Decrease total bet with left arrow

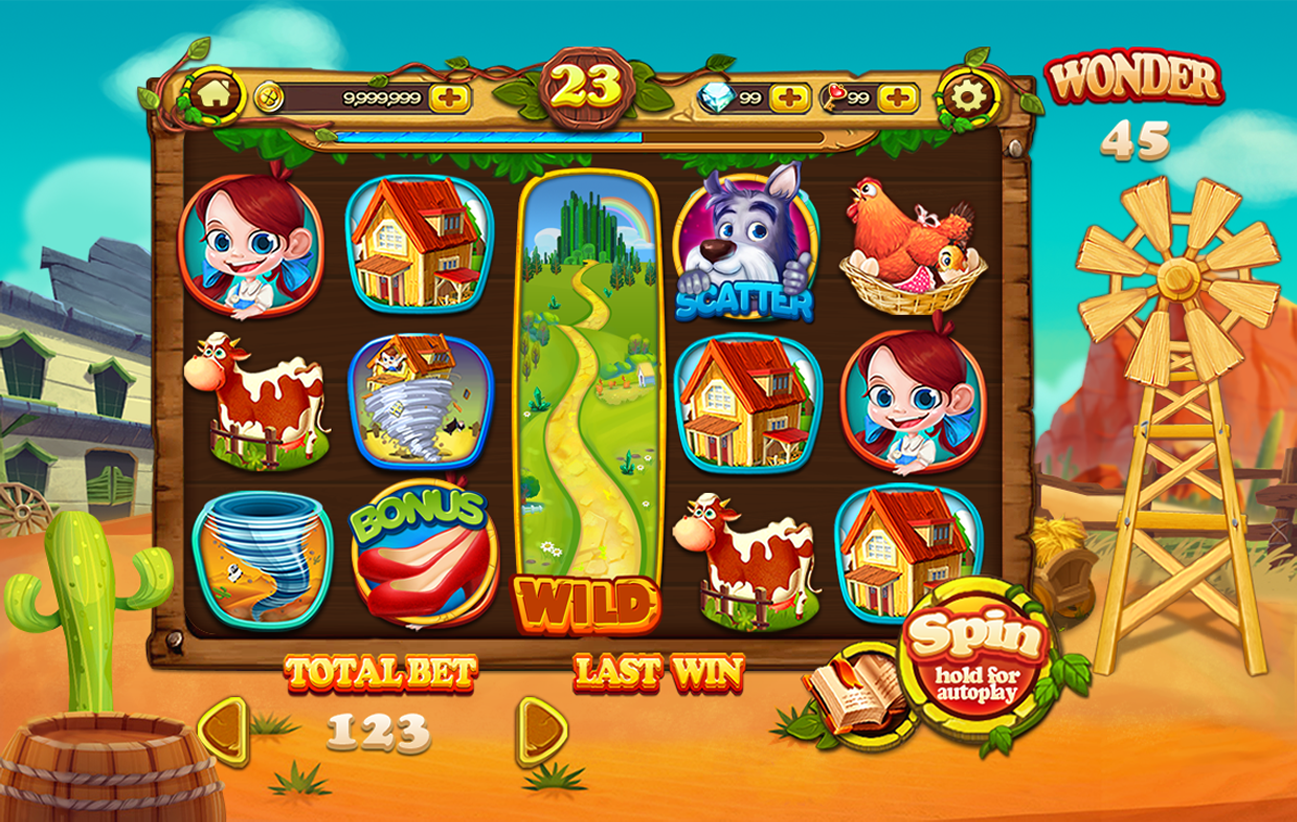224,731
